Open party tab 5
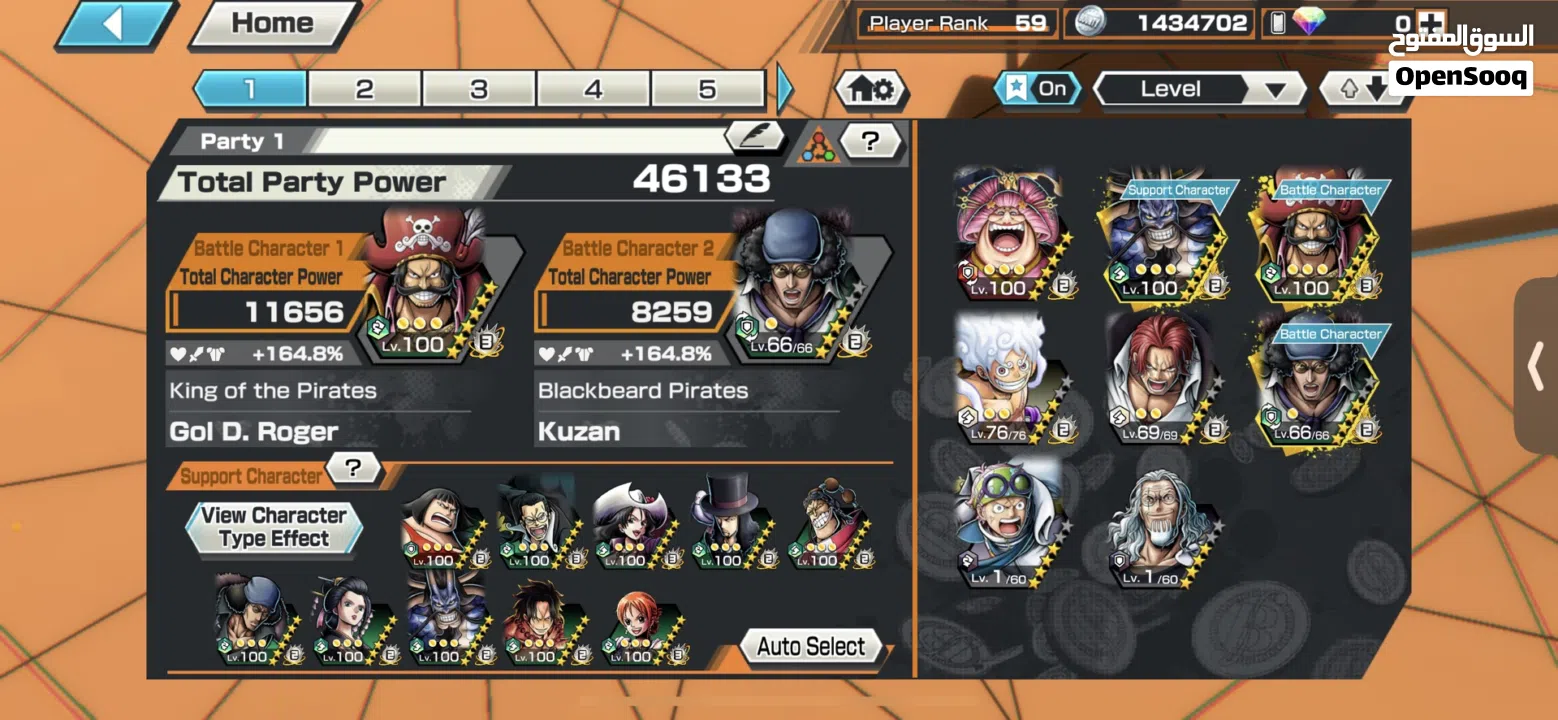 coord(707,89)
